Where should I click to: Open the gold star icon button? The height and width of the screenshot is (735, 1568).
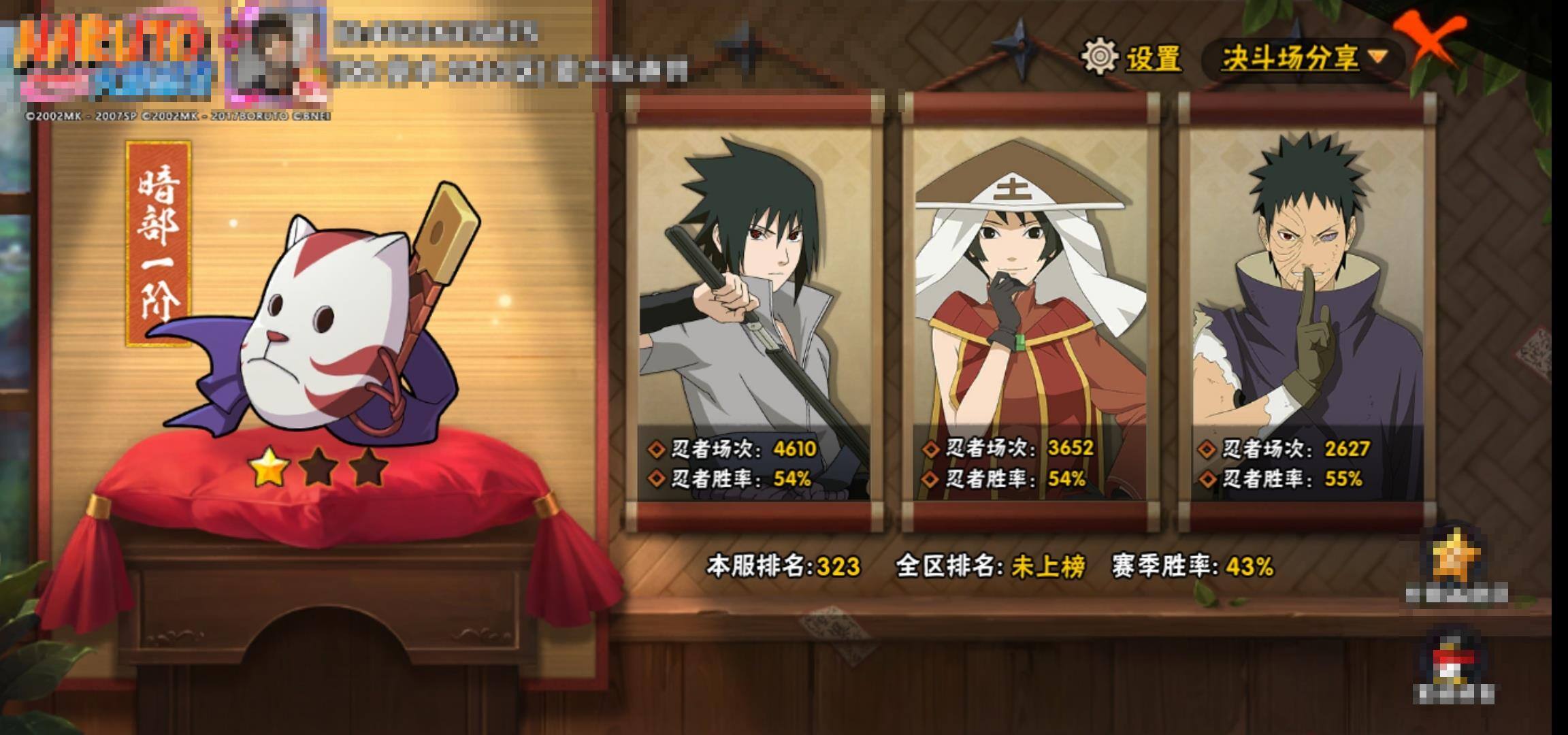[1457, 558]
